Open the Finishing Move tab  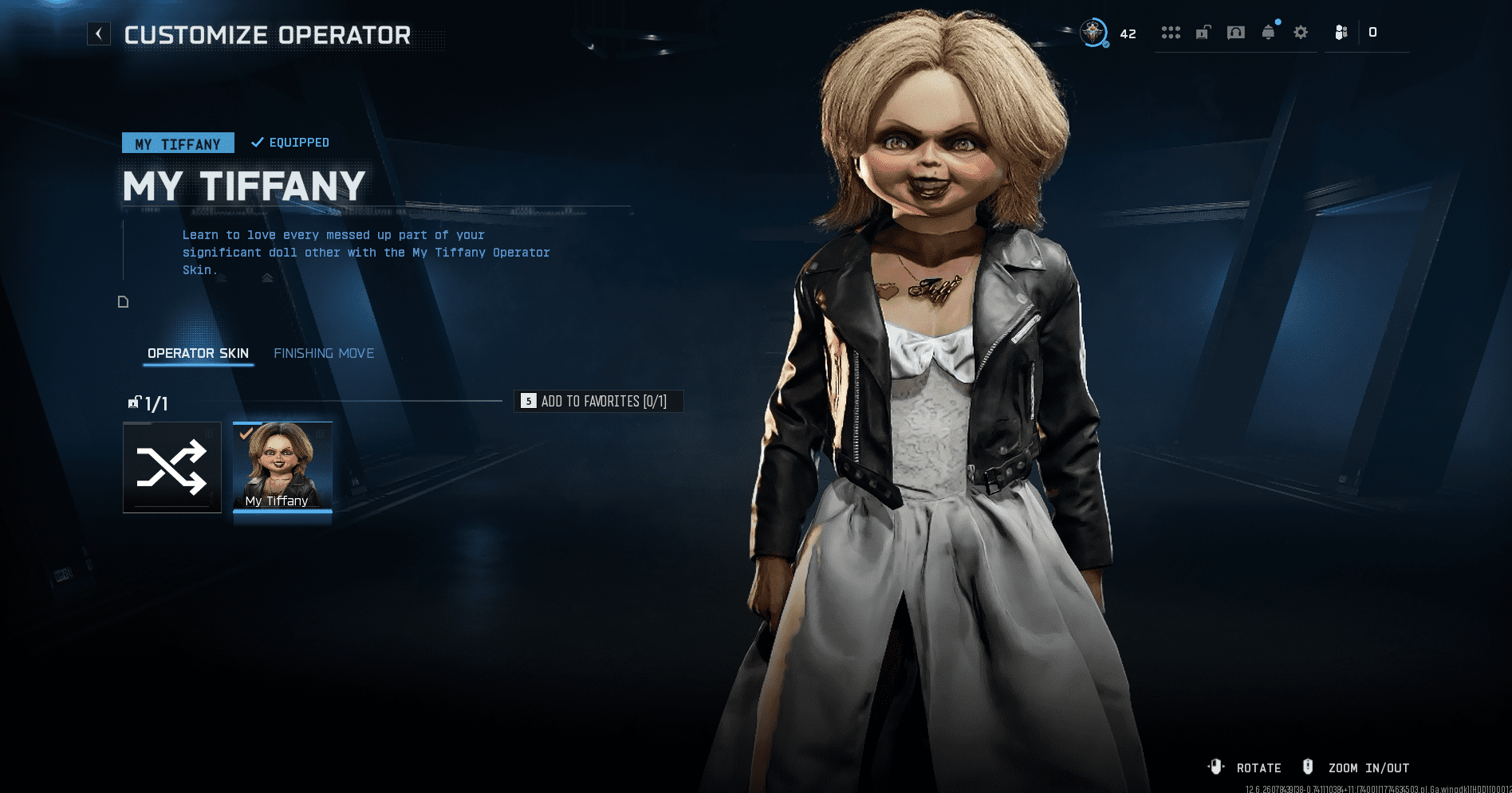(324, 353)
